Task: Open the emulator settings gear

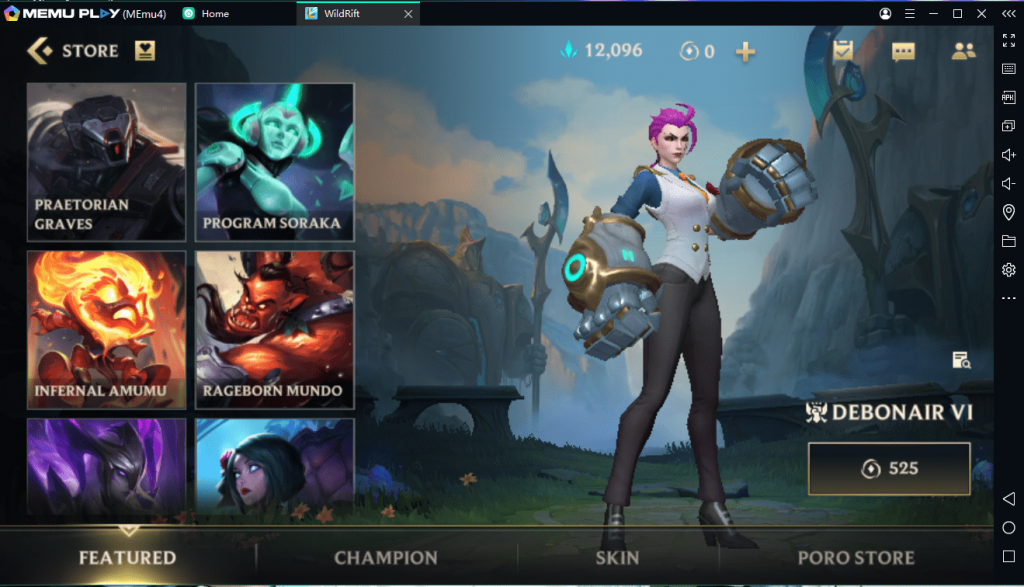Action: pyautogui.click(x=1008, y=270)
